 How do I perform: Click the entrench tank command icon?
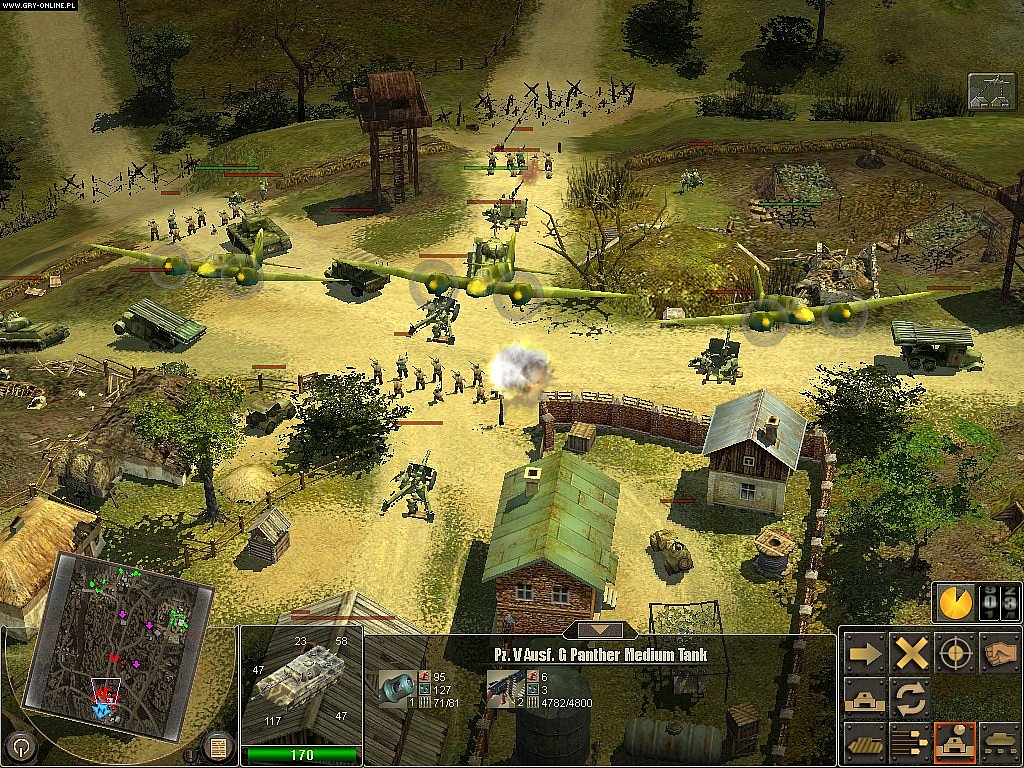click(863, 697)
